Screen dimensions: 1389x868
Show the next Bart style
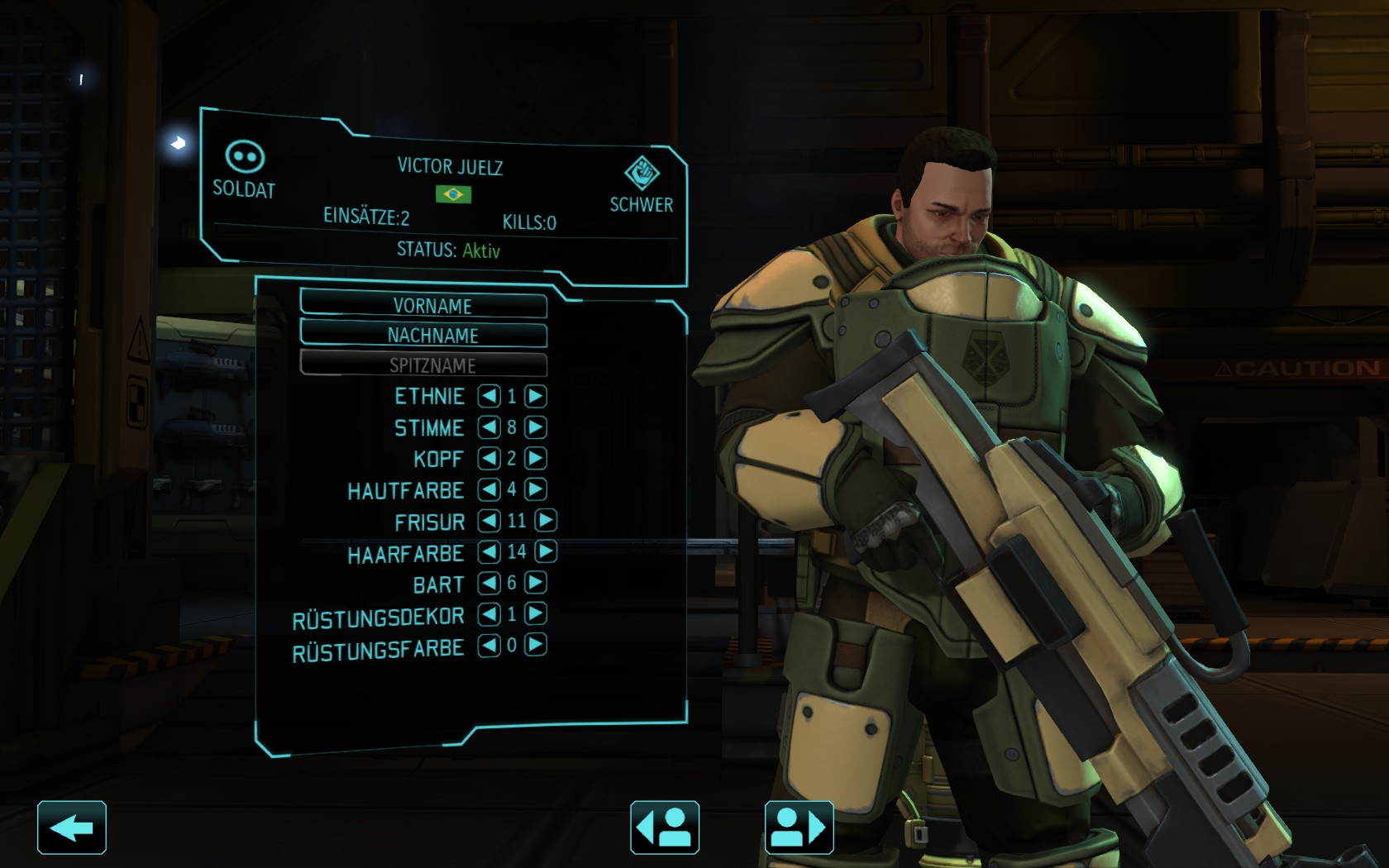[x=536, y=583]
